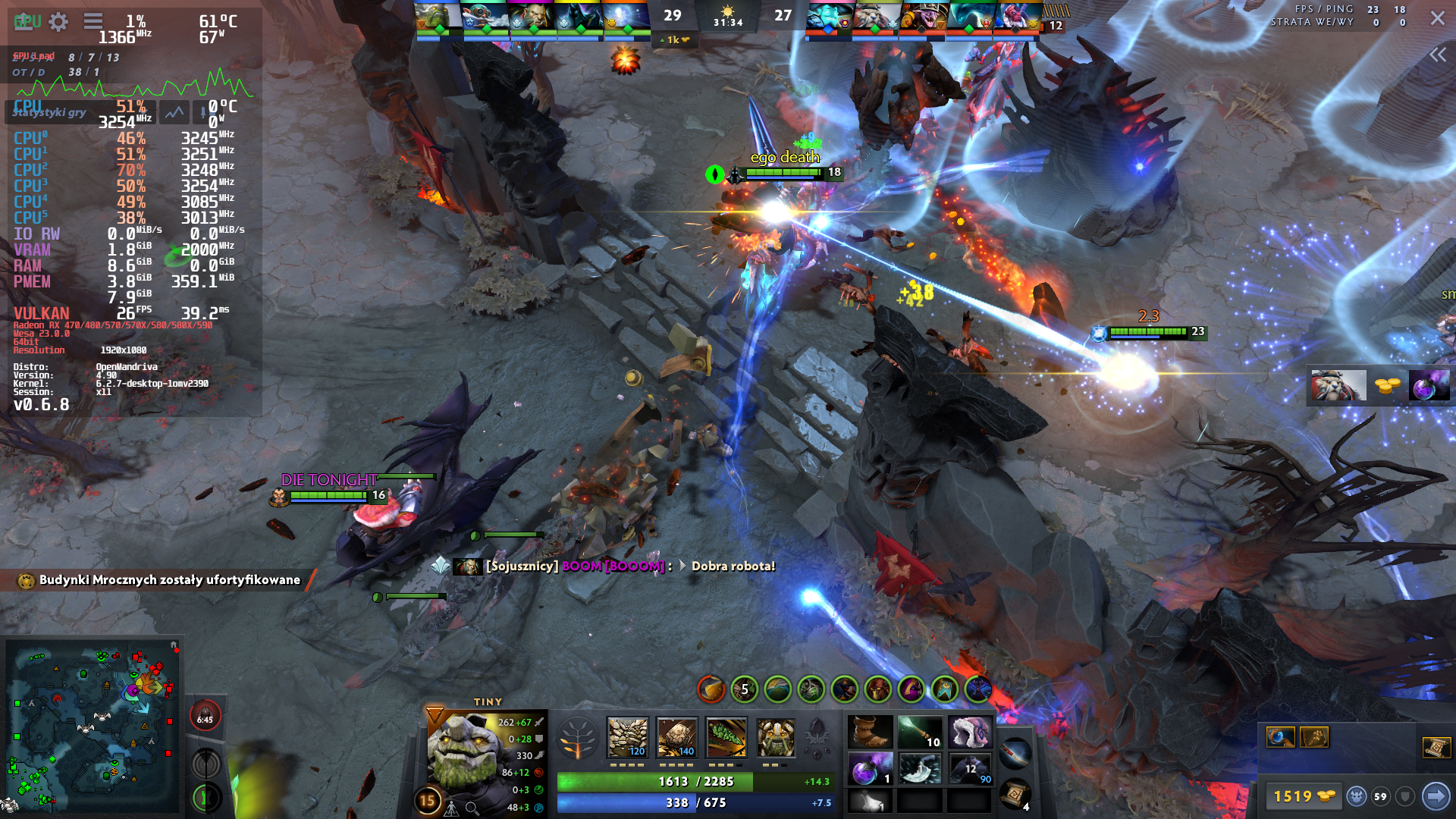Open the talent tree icon

(577, 738)
